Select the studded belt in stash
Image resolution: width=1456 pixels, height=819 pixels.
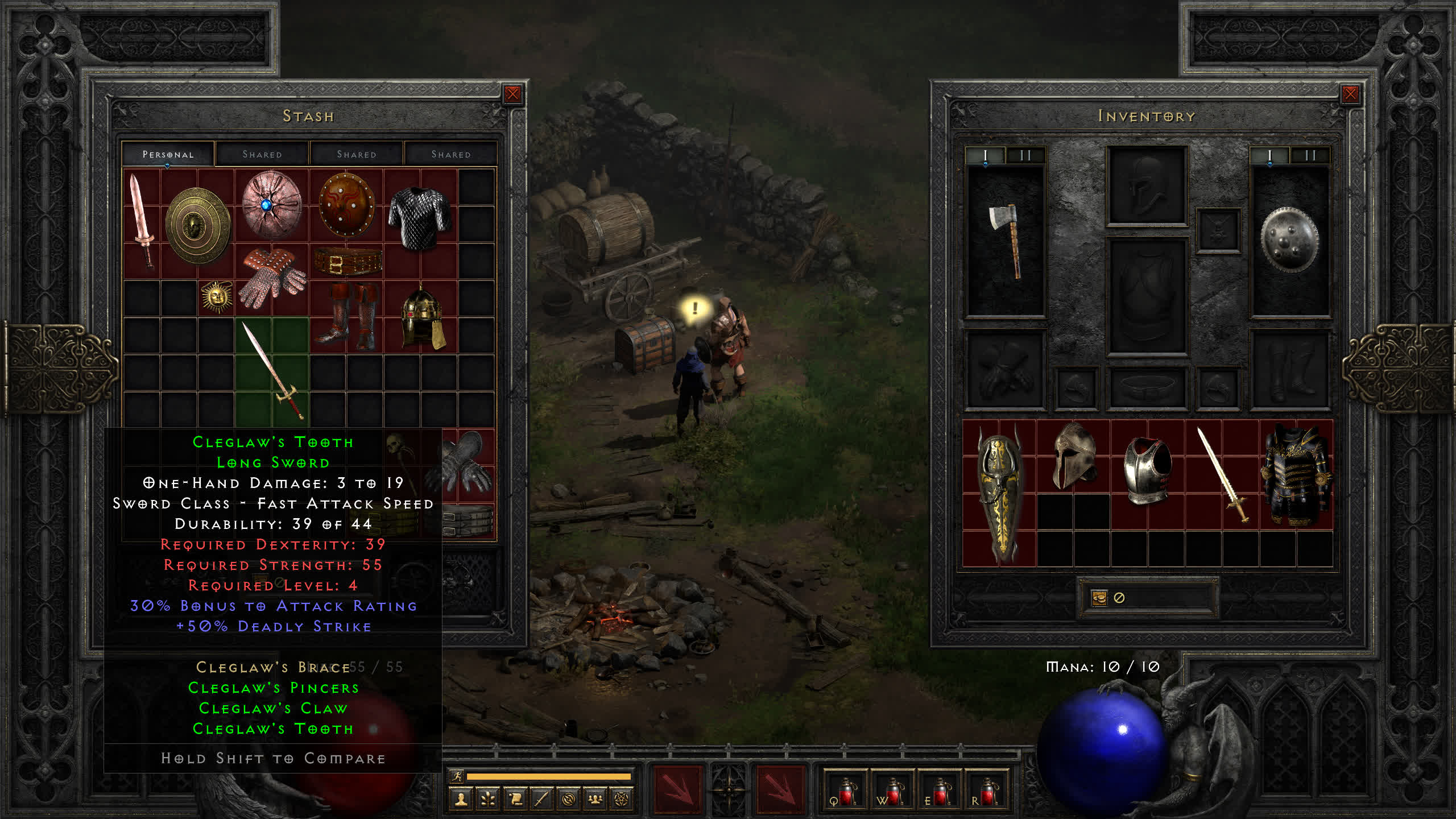pos(347,262)
